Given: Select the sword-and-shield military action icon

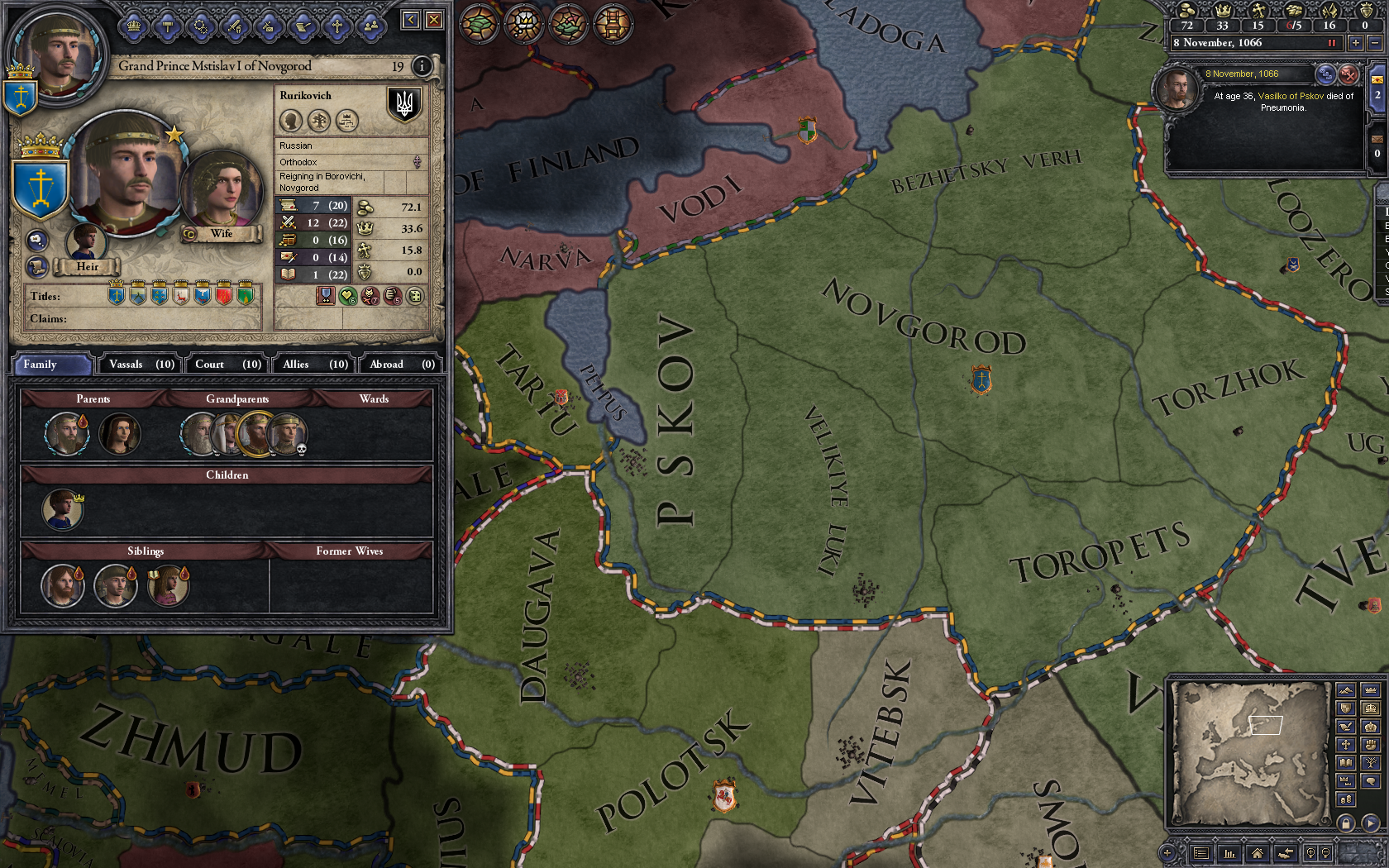Looking at the screenshot, I should (234, 26).
